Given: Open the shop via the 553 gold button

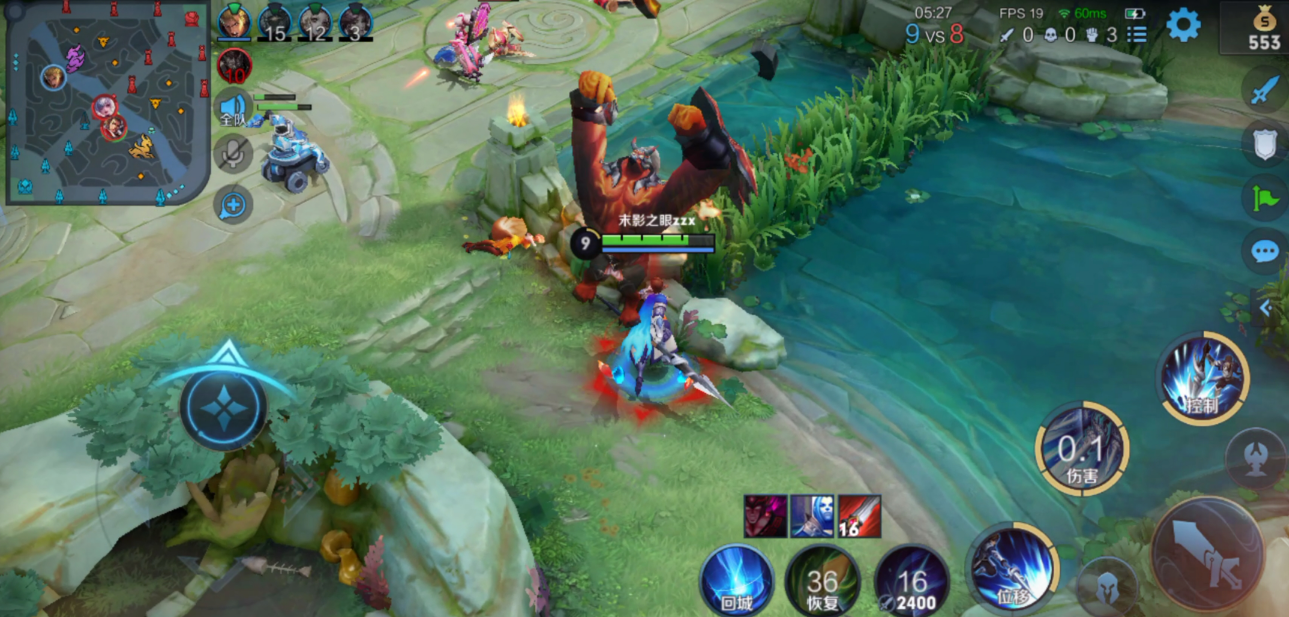Looking at the screenshot, I should (1258, 30).
